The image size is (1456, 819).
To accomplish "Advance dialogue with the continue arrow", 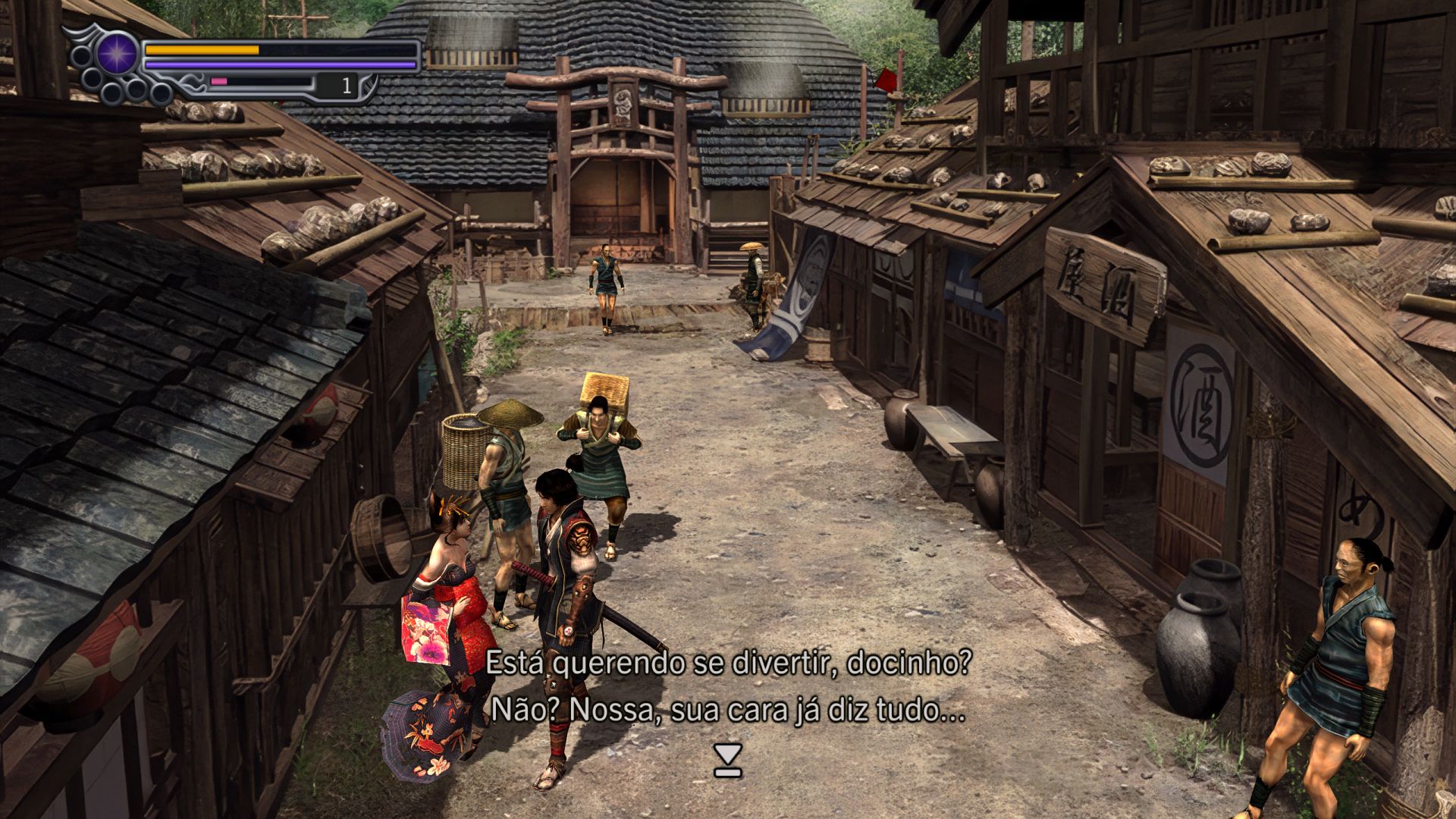I will (x=728, y=760).
